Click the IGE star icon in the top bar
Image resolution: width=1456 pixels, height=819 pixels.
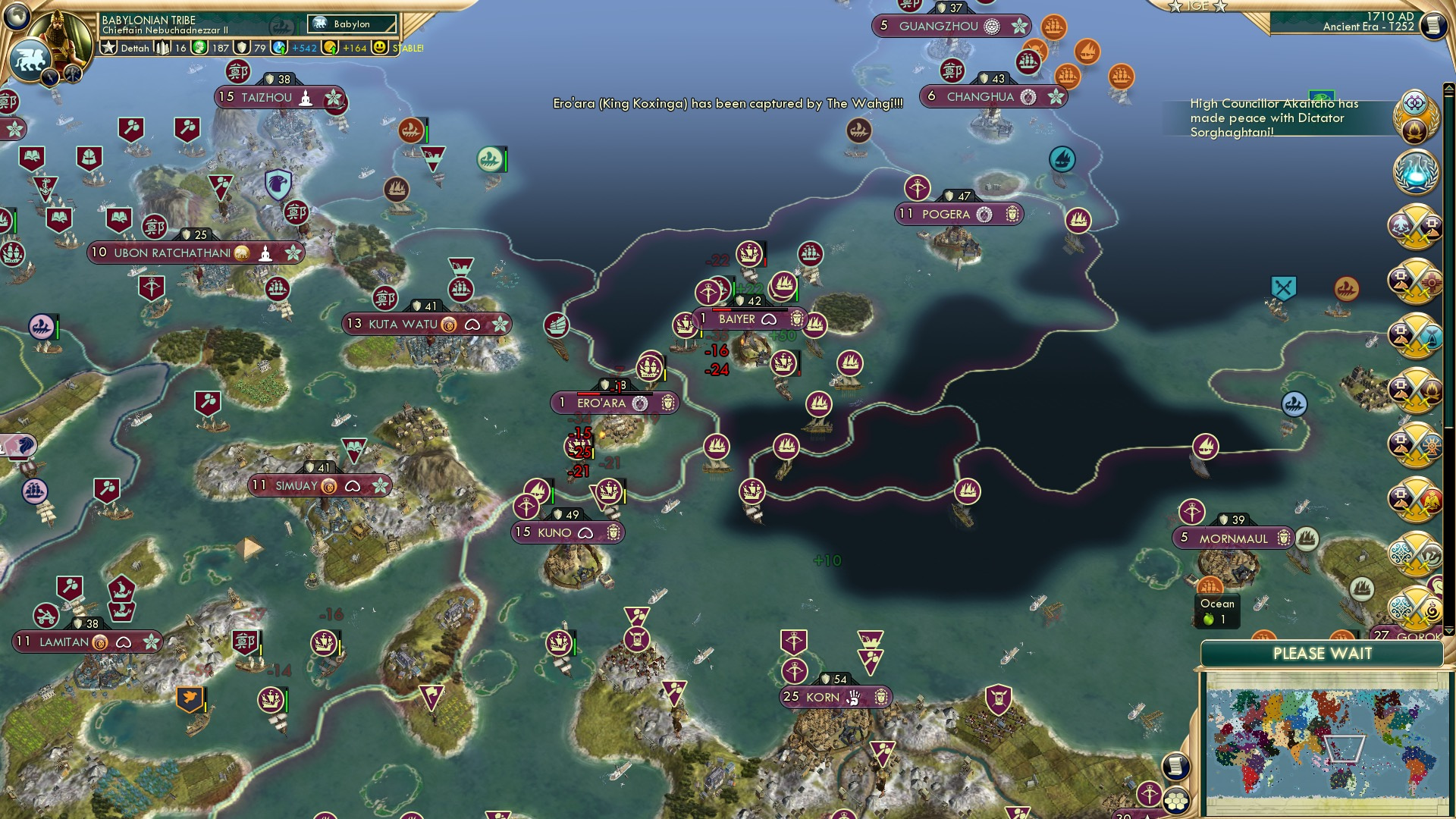coord(1175,6)
